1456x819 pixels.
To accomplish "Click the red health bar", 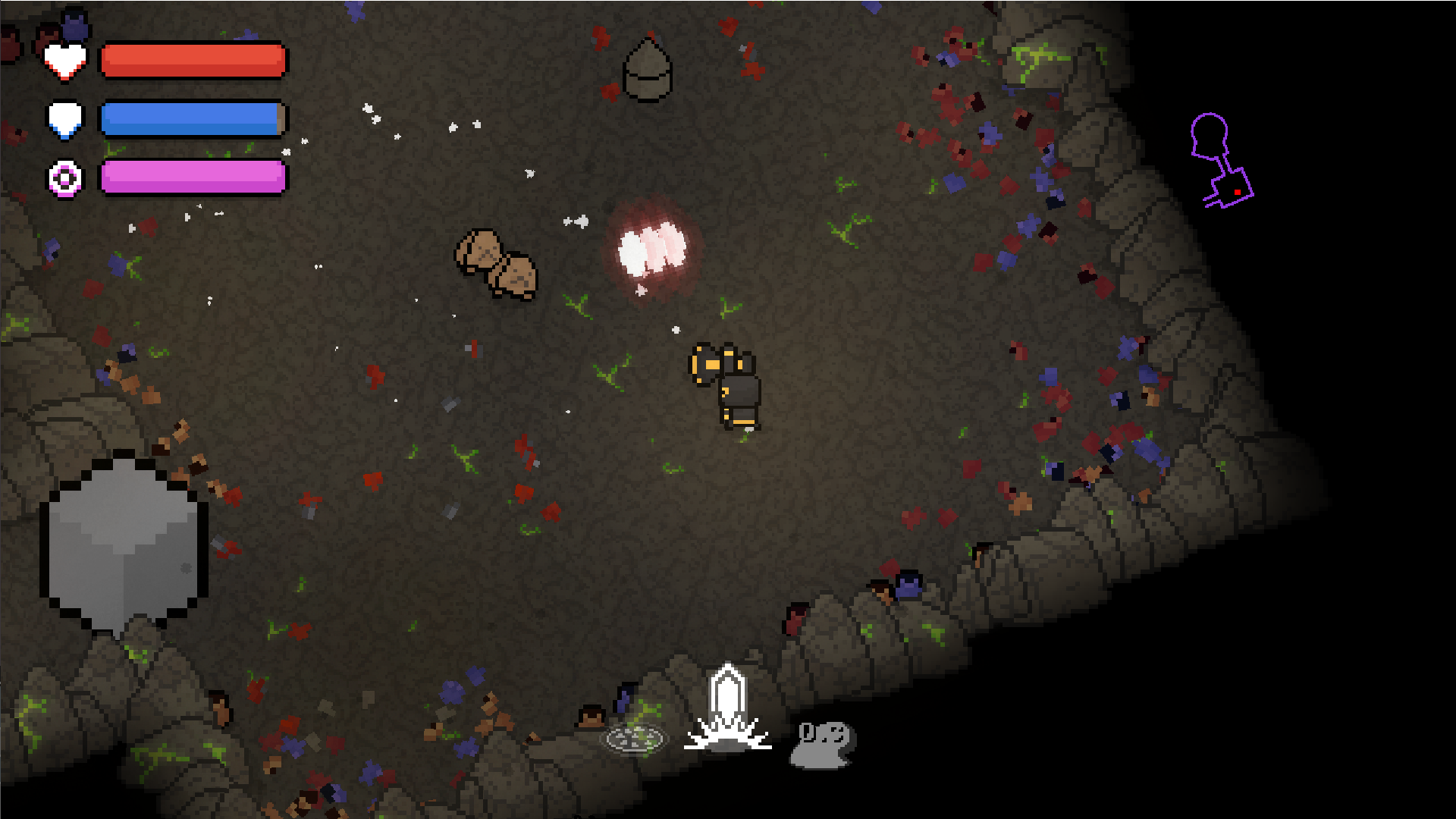I will [x=193, y=59].
